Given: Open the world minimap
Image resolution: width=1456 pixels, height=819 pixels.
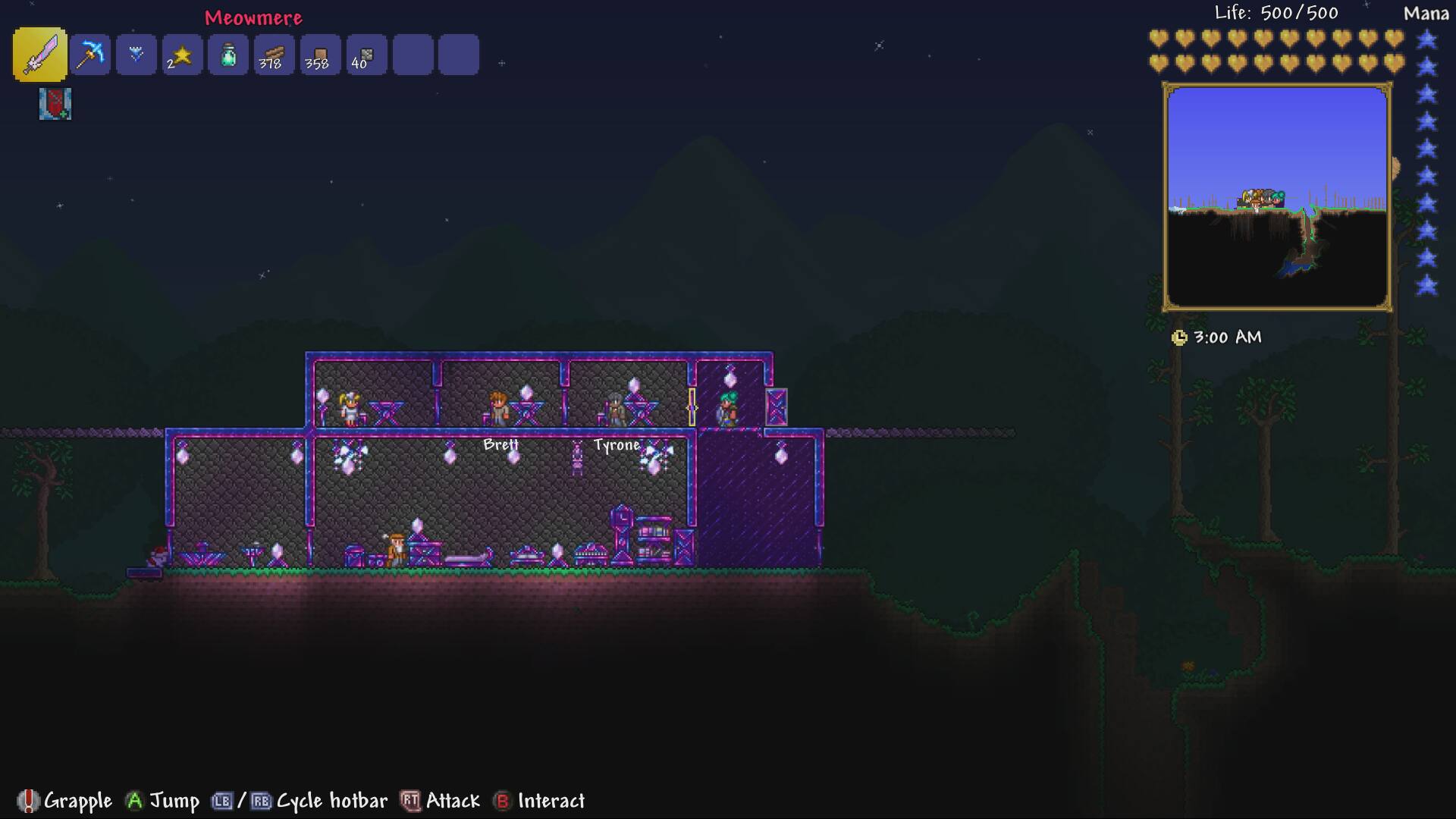Looking at the screenshot, I should tap(1277, 197).
